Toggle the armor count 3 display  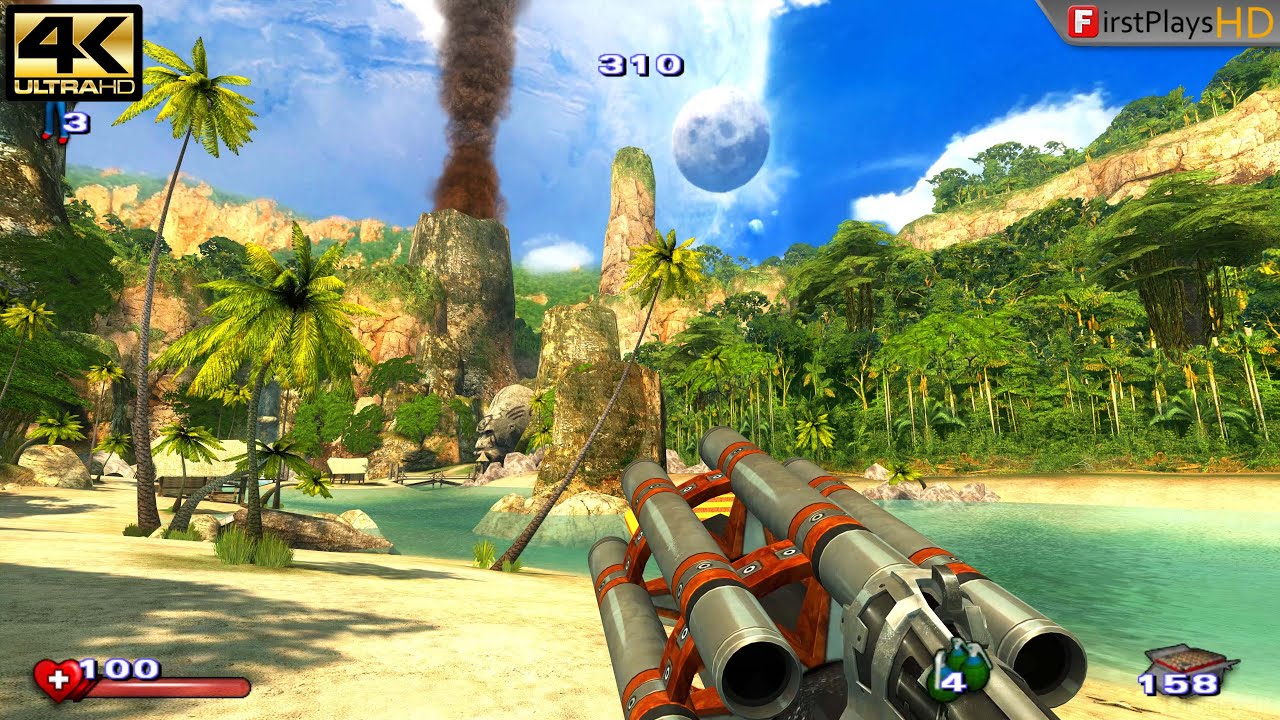tap(75, 122)
